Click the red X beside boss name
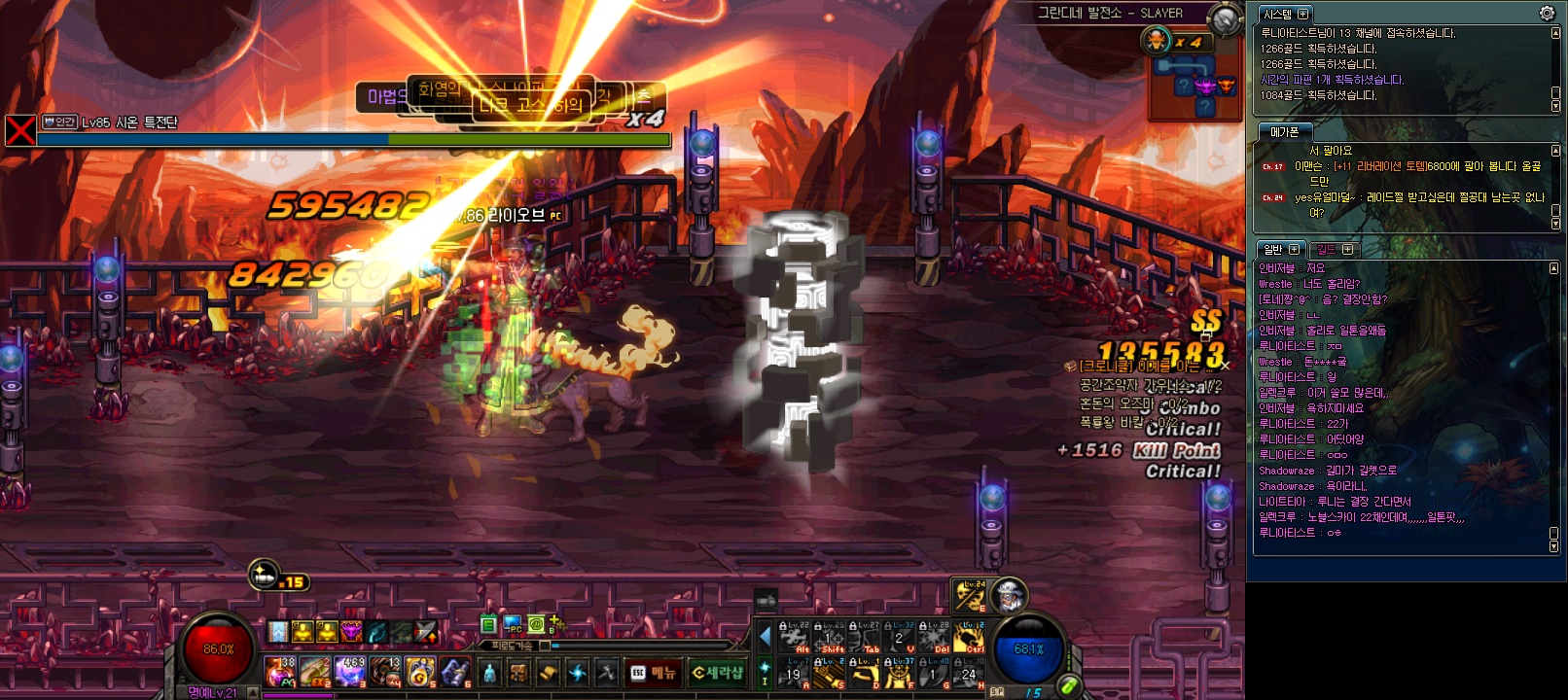Image resolution: width=1568 pixels, height=700 pixels. 20,130
